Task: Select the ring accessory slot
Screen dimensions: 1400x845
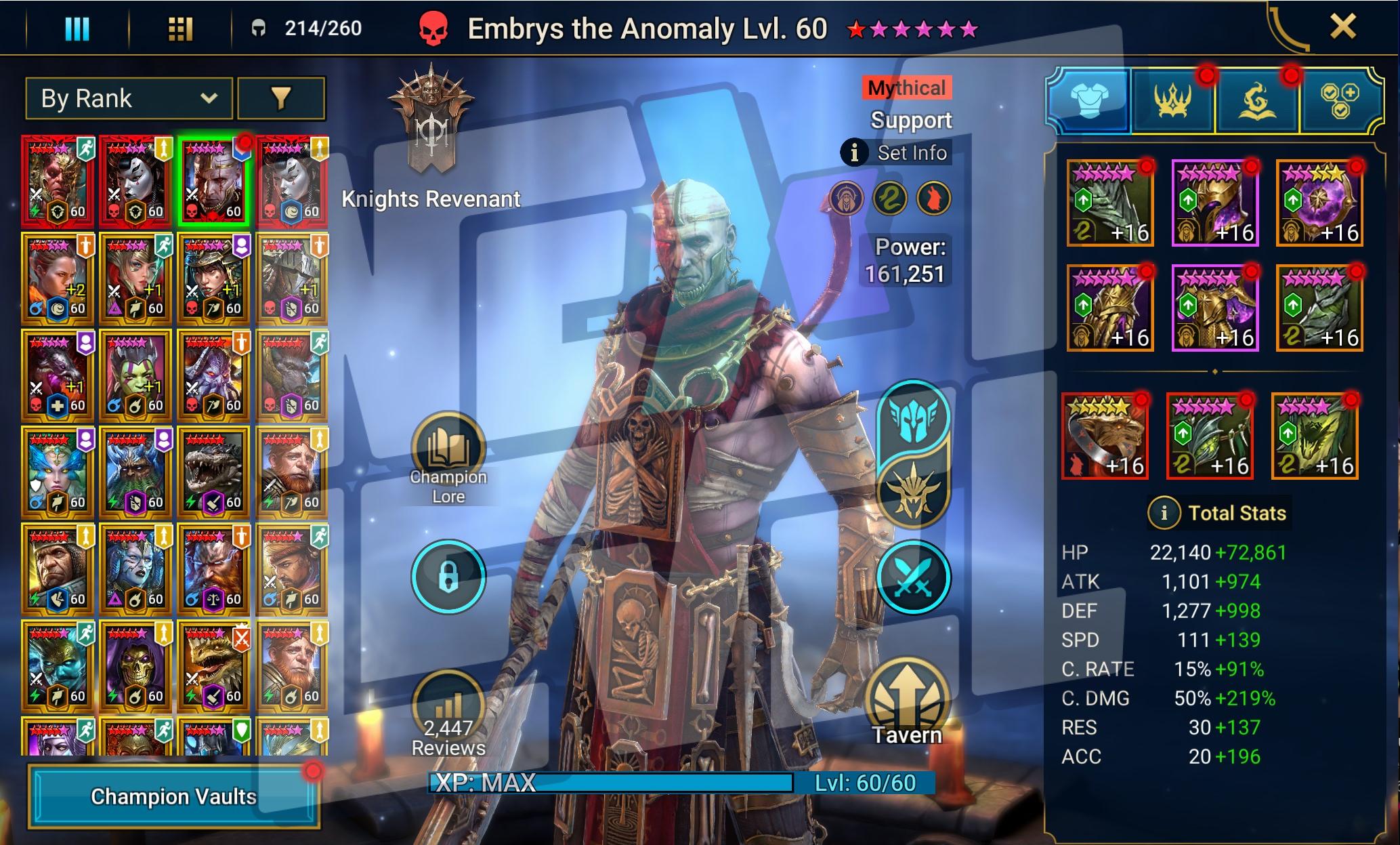Action: point(1105,436)
